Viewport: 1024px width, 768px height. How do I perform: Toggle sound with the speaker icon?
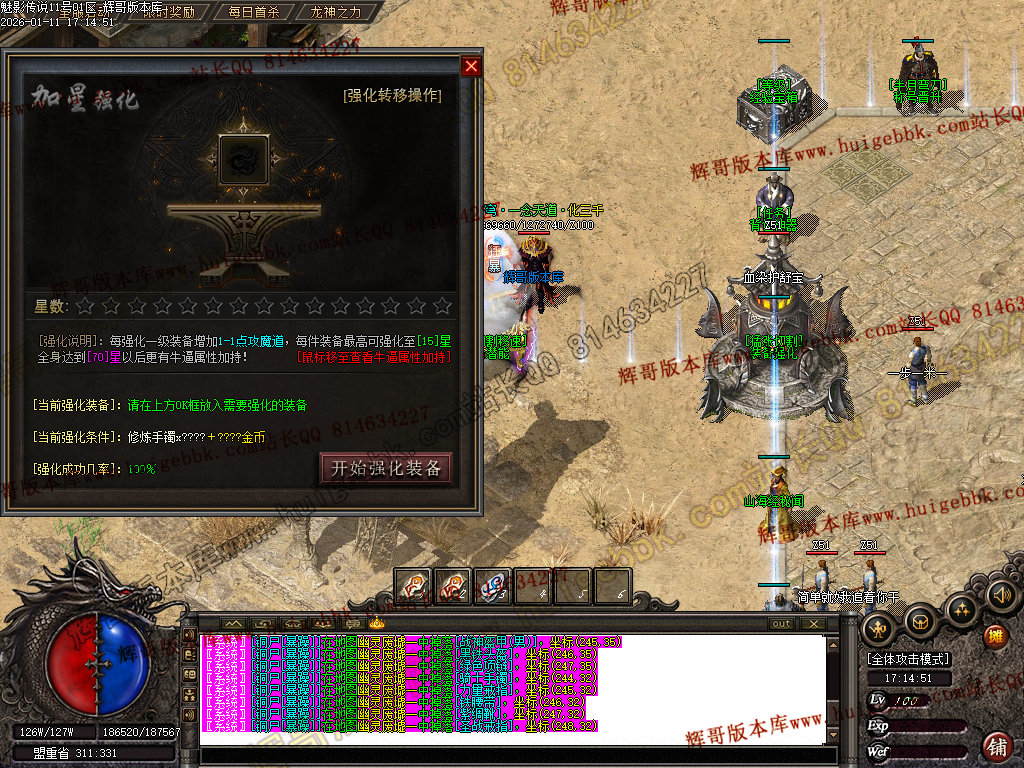1001,596
